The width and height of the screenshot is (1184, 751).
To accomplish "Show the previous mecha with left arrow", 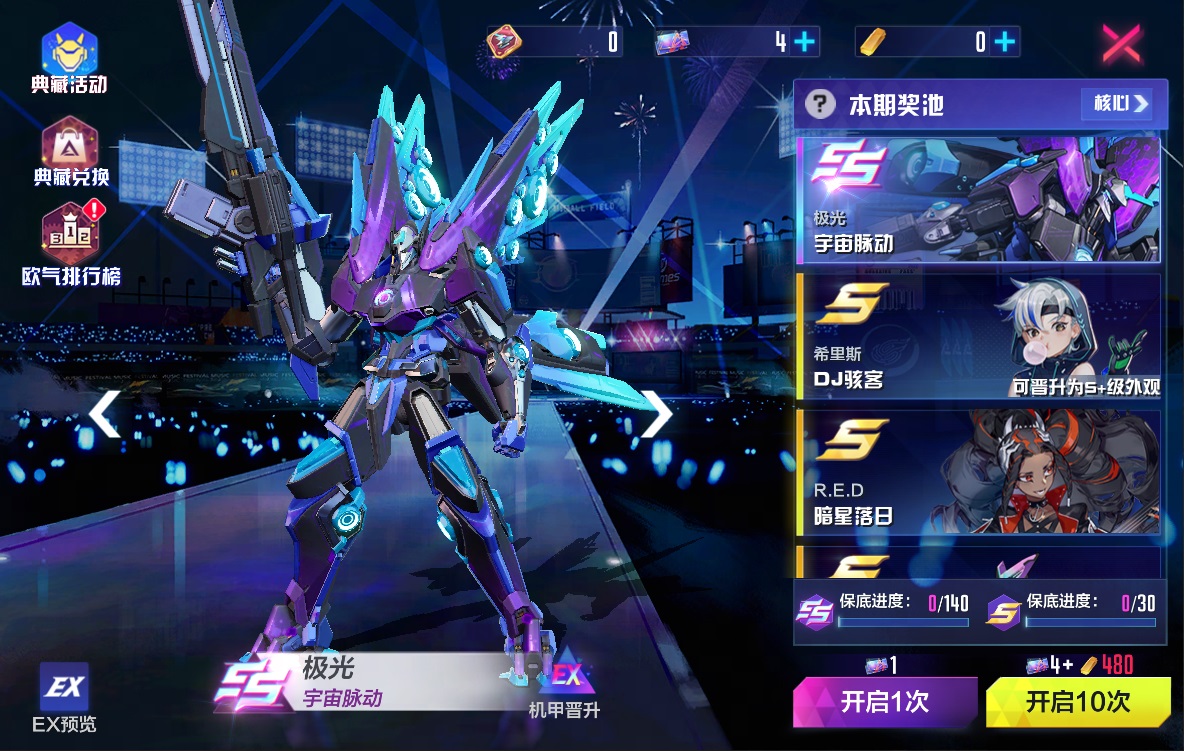I will 104,414.
